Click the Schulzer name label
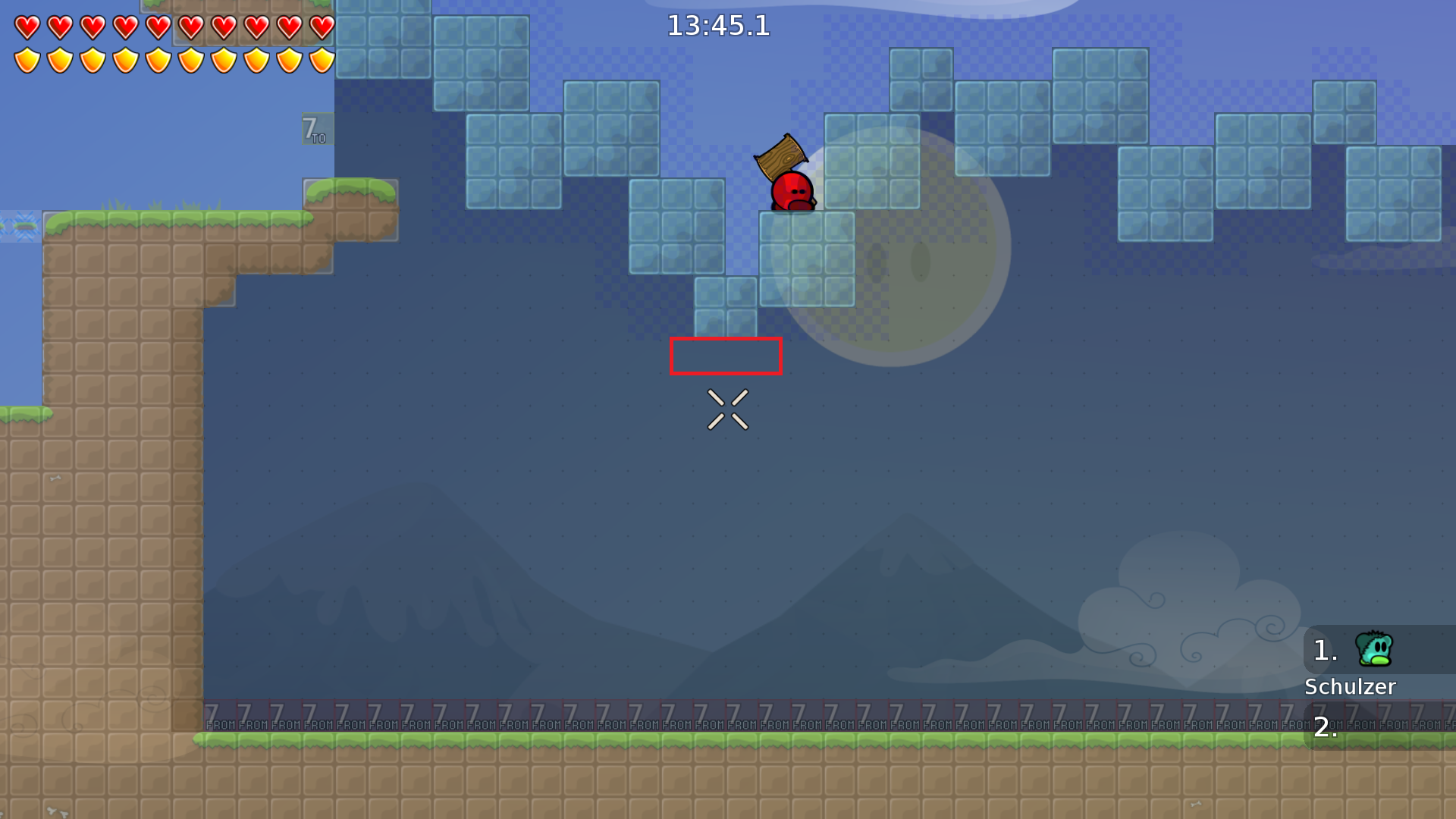Image resolution: width=1456 pixels, height=819 pixels. pos(1351,687)
